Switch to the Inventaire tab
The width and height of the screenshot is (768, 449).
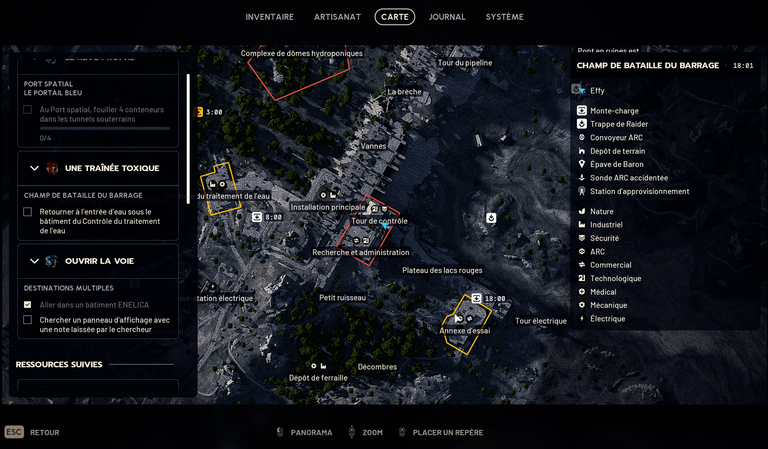[x=270, y=17]
